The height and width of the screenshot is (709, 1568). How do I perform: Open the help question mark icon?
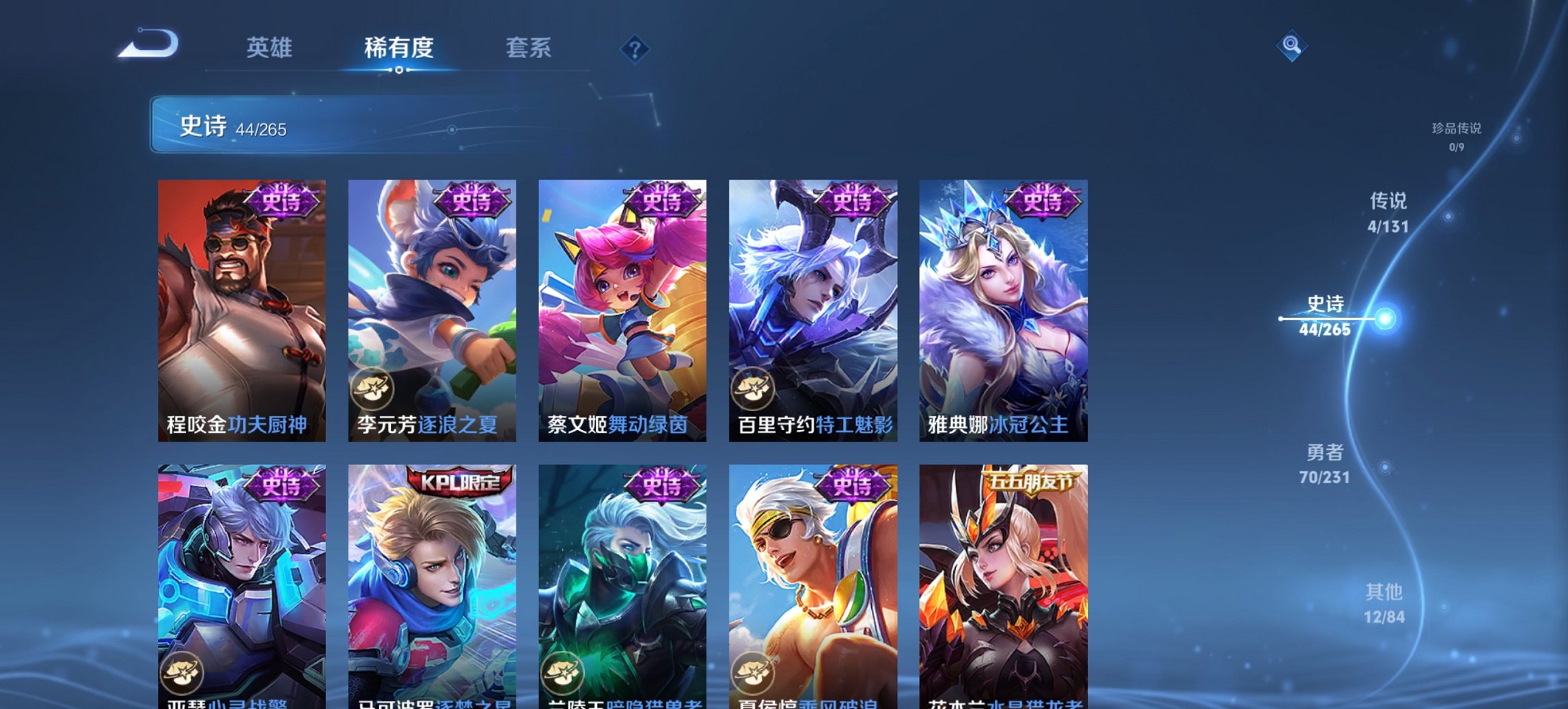point(635,49)
